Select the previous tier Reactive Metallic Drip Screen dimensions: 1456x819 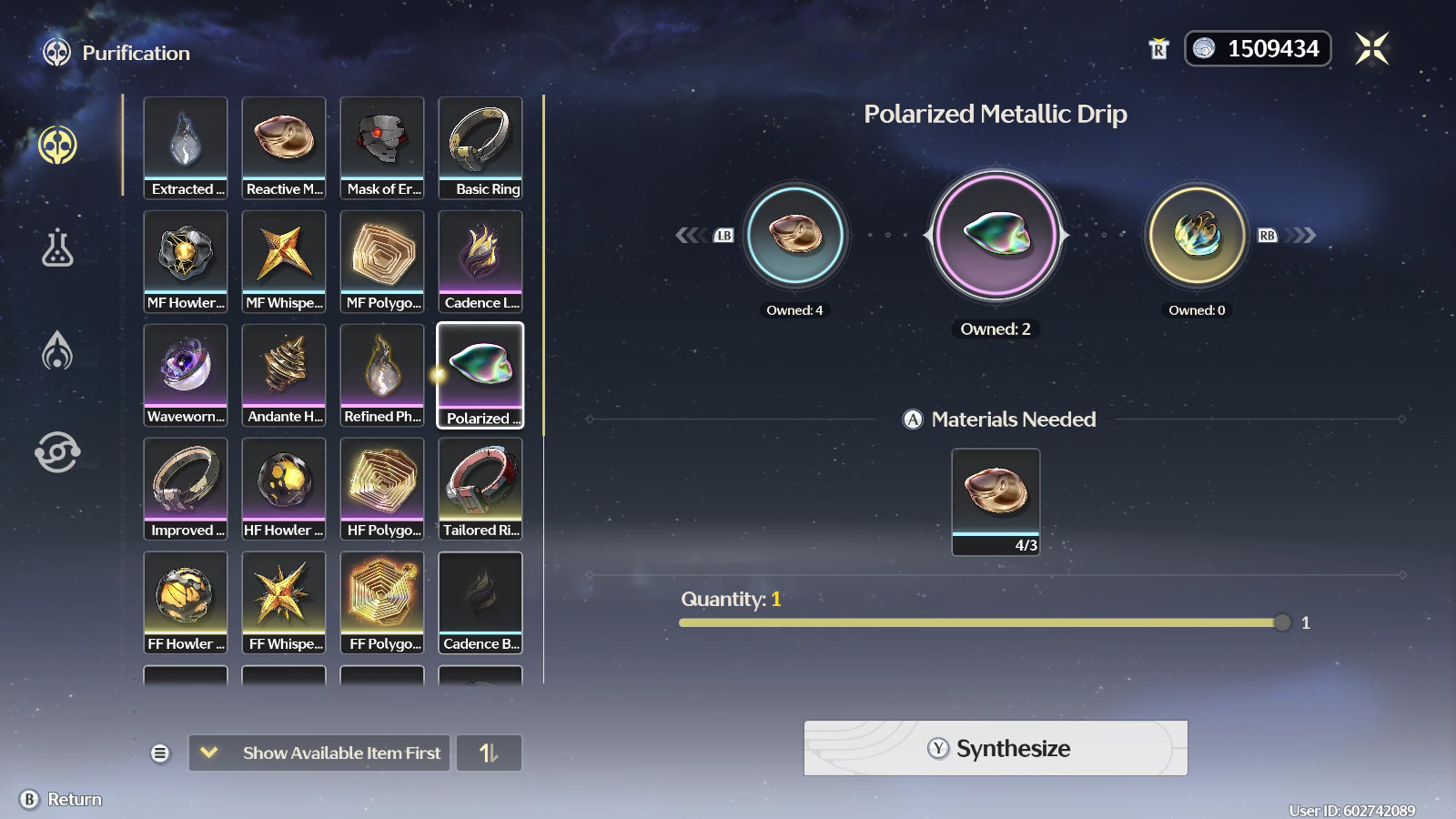(x=795, y=236)
